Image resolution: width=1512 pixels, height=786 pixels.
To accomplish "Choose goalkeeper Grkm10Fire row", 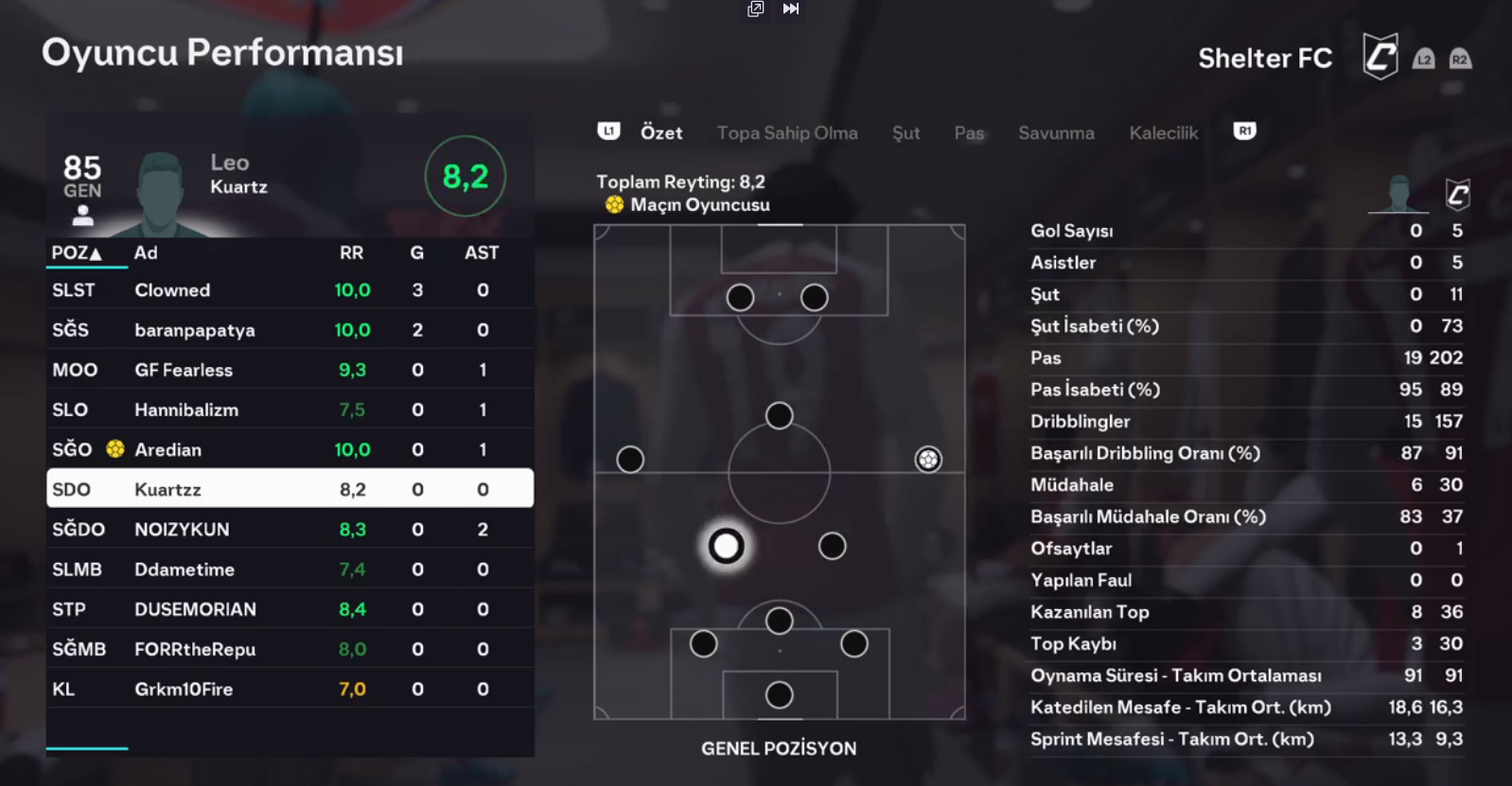I will pyautogui.click(x=290, y=689).
